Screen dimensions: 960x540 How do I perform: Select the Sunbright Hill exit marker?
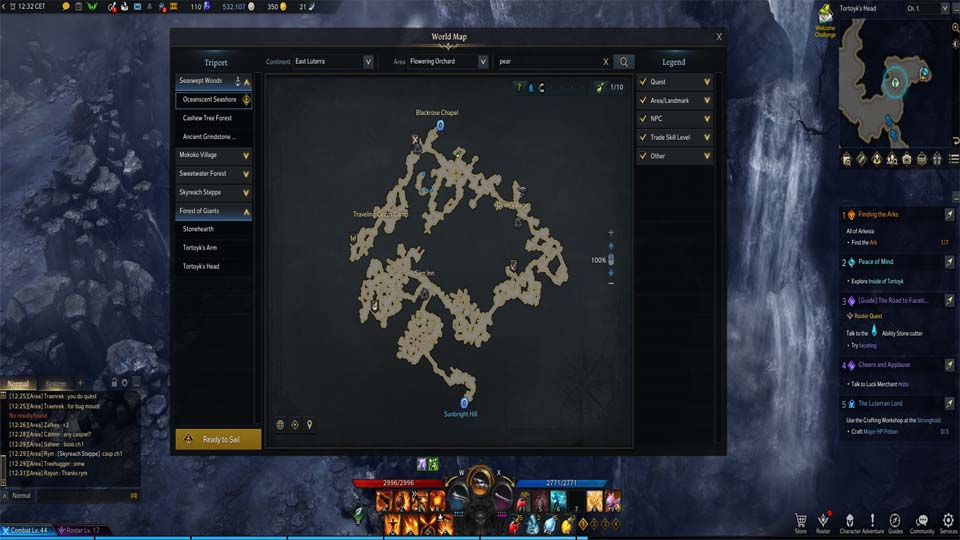pyautogui.click(x=464, y=403)
